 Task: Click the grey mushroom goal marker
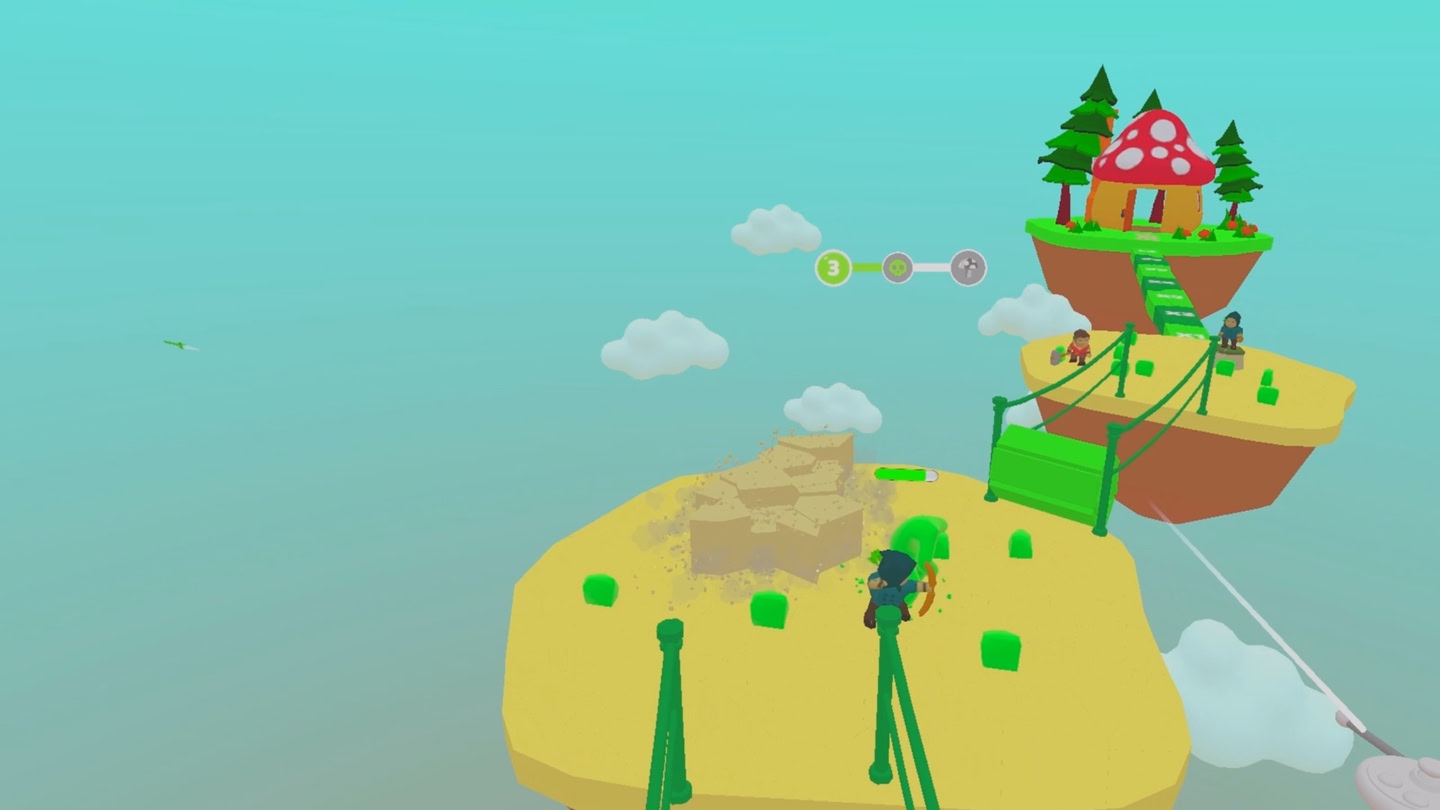point(968,268)
